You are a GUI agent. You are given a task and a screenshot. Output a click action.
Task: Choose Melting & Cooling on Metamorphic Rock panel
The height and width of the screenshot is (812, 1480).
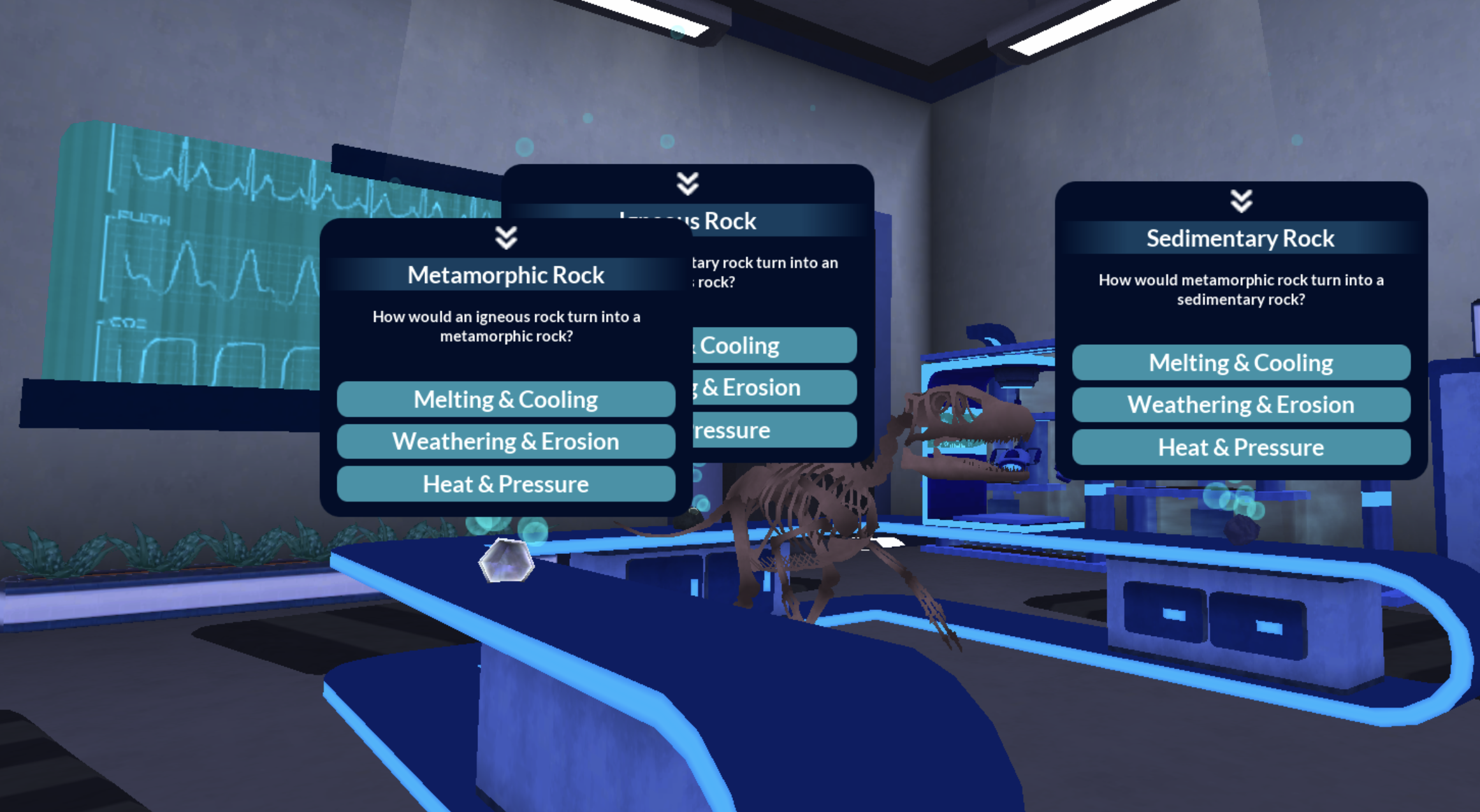point(505,400)
